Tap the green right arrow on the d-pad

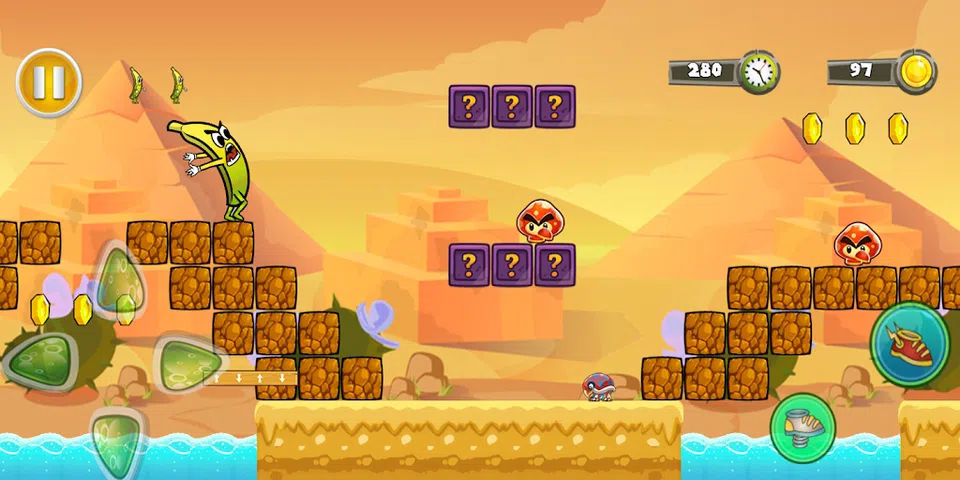tap(187, 360)
